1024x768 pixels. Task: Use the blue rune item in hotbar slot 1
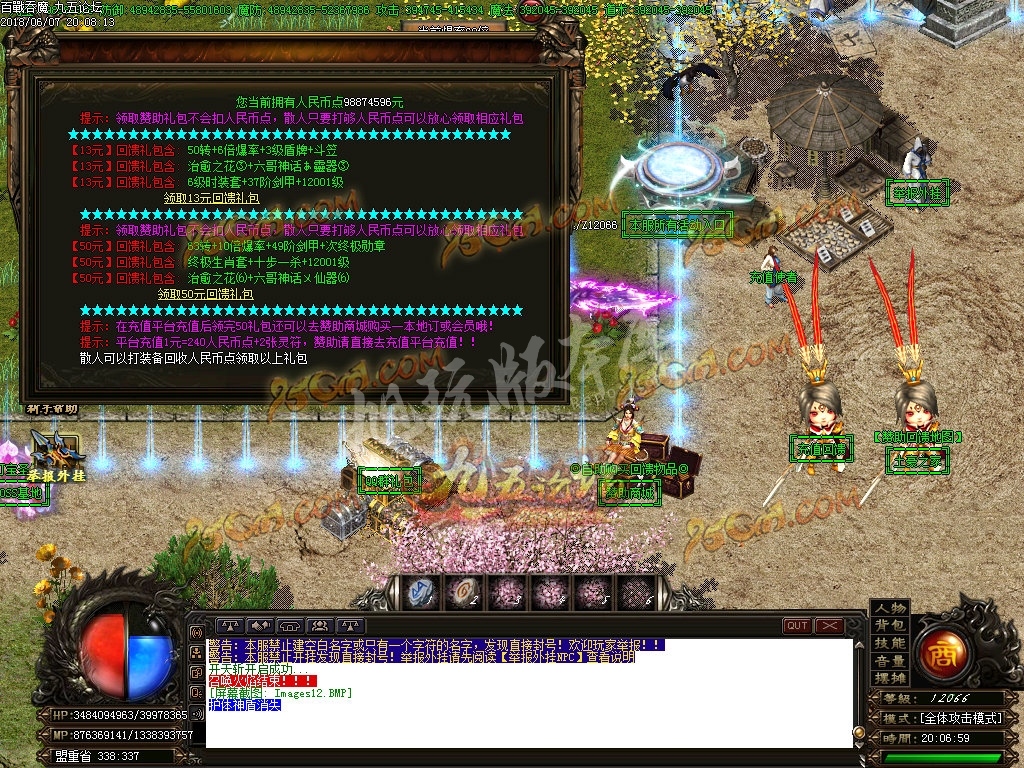(x=421, y=591)
